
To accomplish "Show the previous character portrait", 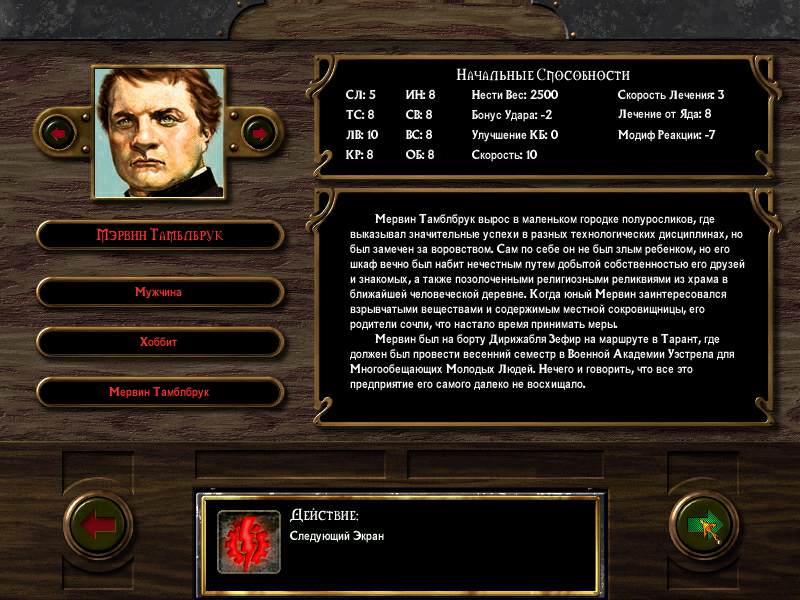I will coord(58,132).
